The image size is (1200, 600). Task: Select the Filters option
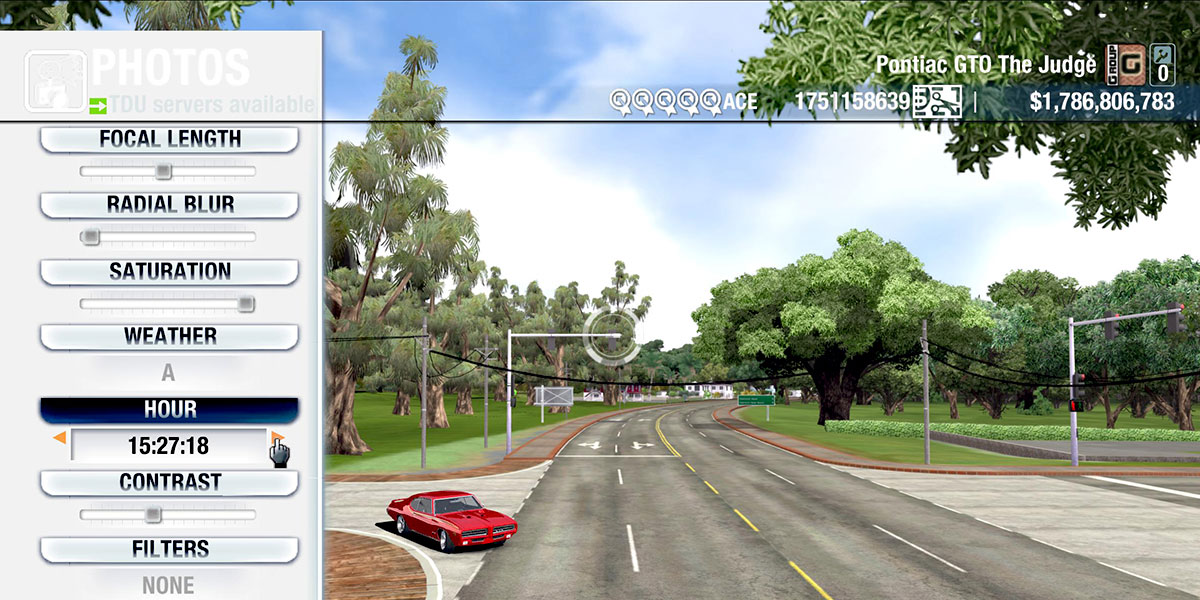[x=169, y=549]
